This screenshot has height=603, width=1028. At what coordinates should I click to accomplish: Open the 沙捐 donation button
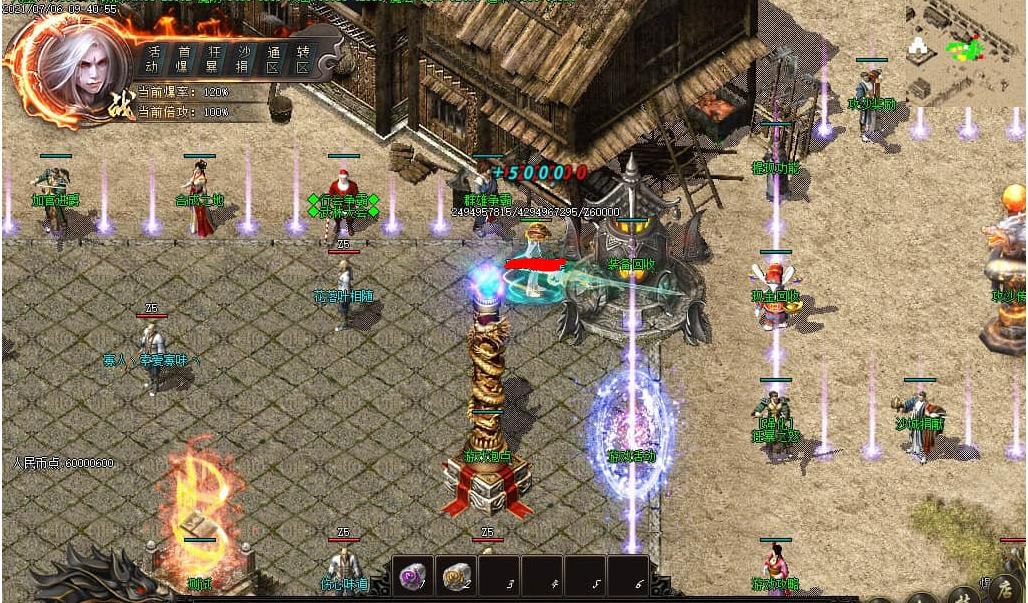(x=244, y=59)
